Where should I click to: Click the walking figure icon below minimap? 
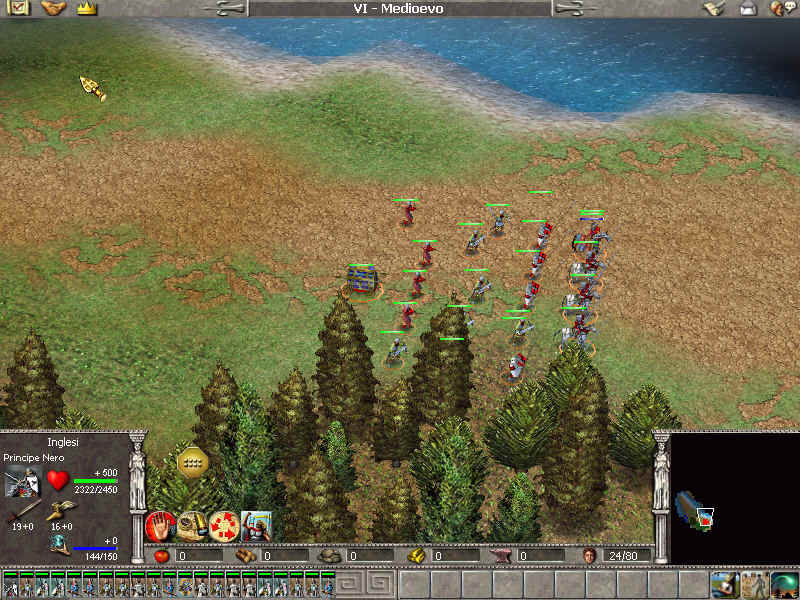pos(755,584)
